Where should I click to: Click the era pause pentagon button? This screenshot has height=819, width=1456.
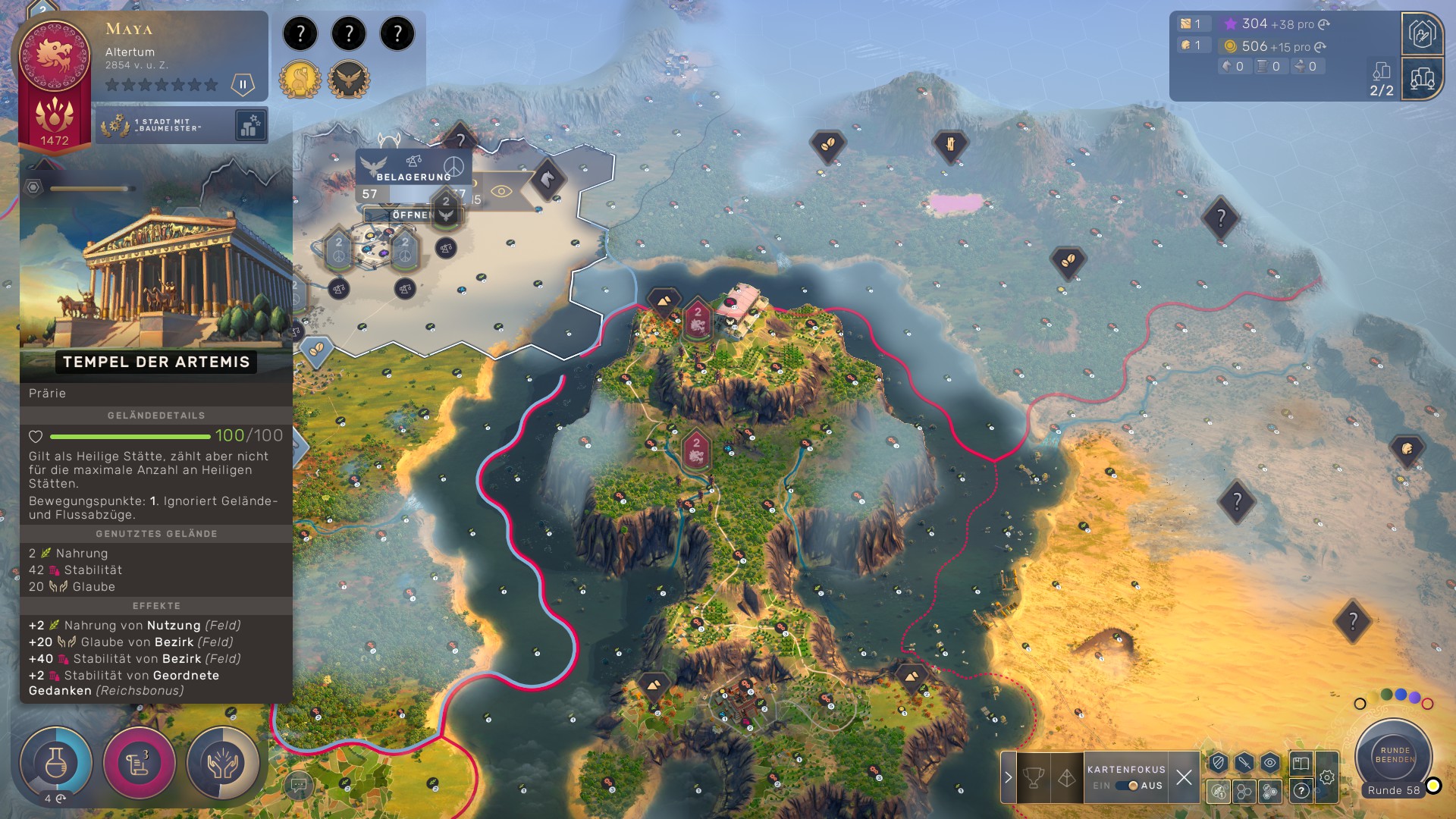tap(243, 84)
